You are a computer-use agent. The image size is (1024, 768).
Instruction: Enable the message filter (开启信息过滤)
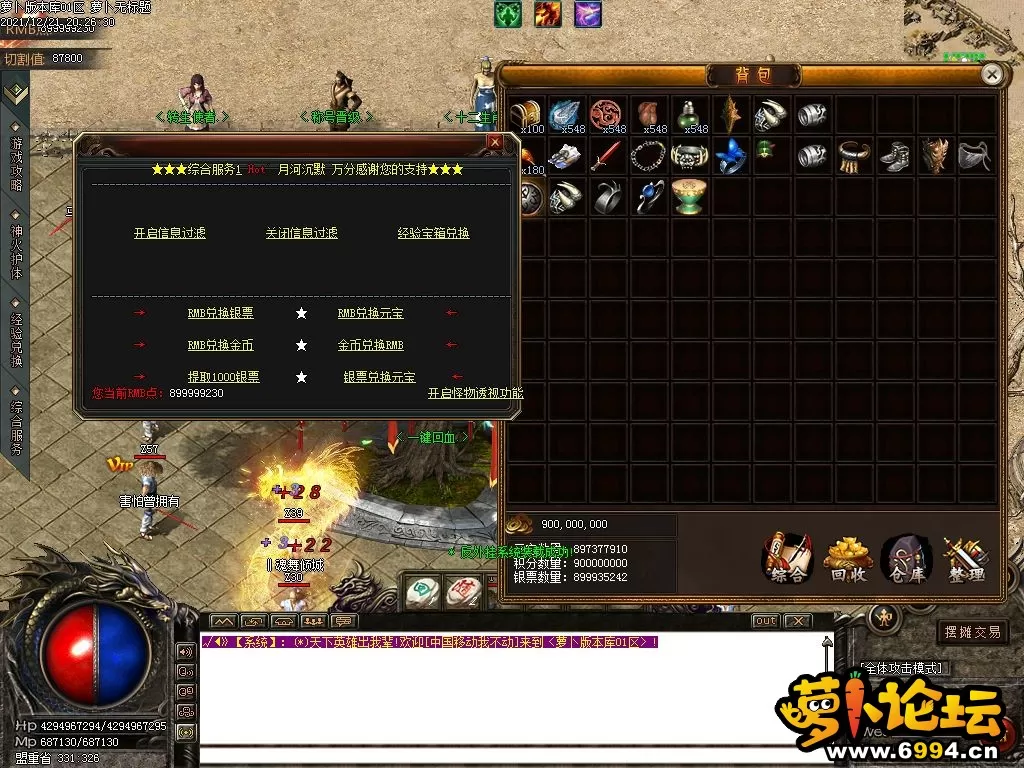[170, 233]
